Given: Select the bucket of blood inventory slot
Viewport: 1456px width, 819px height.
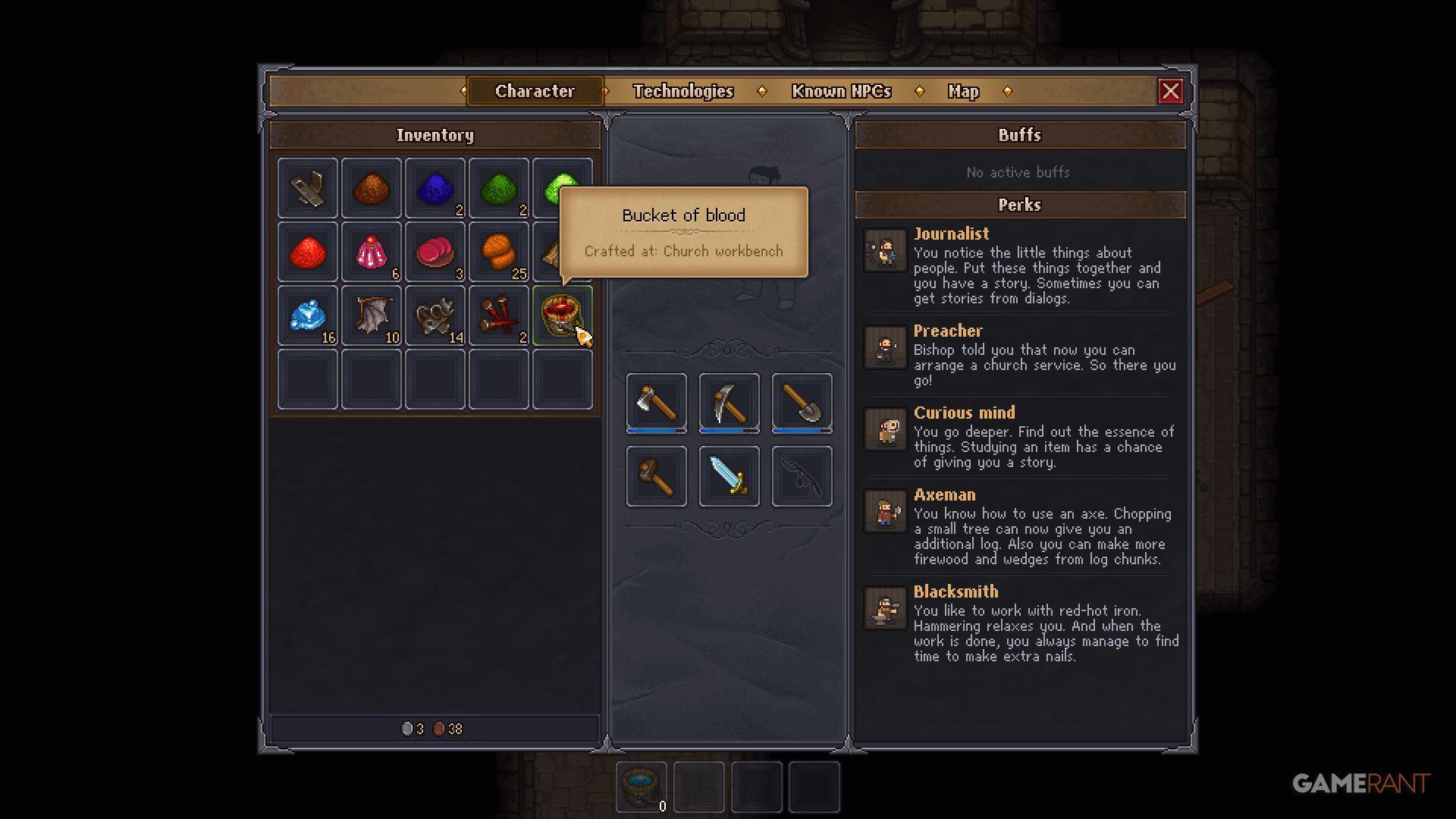Looking at the screenshot, I should point(561,315).
